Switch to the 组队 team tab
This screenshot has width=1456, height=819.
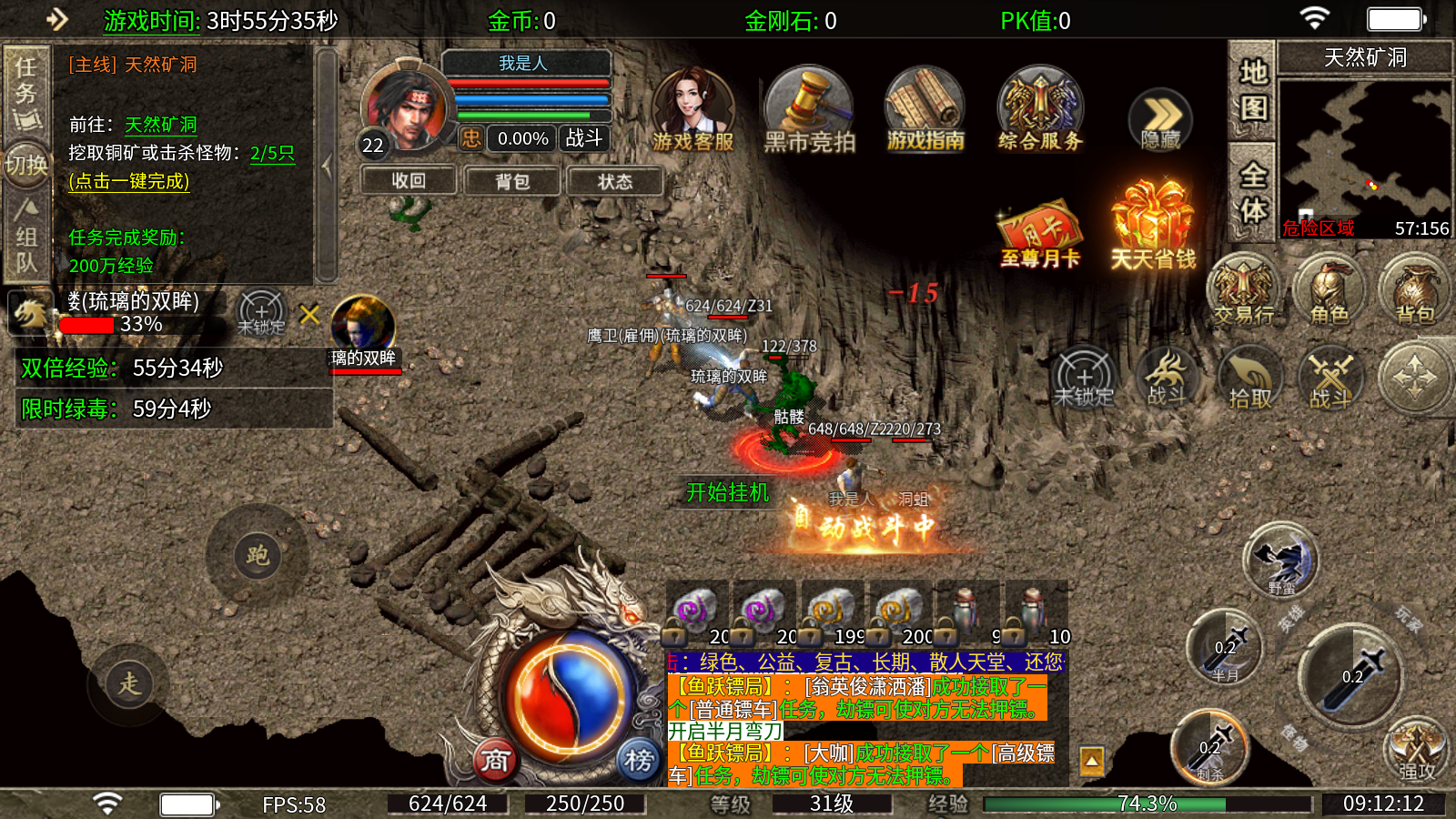26,238
